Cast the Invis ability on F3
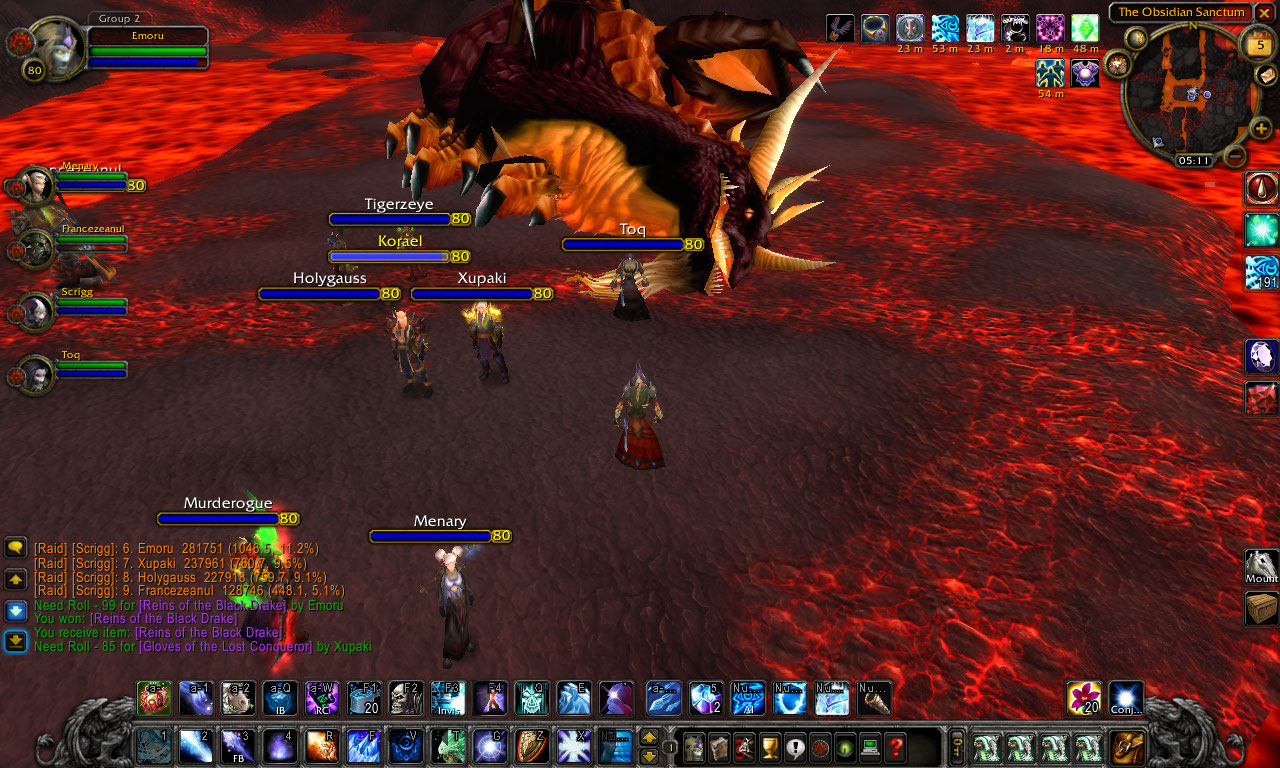Image resolution: width=1280 pixels, height=768 pixels. tap(448, 698)
